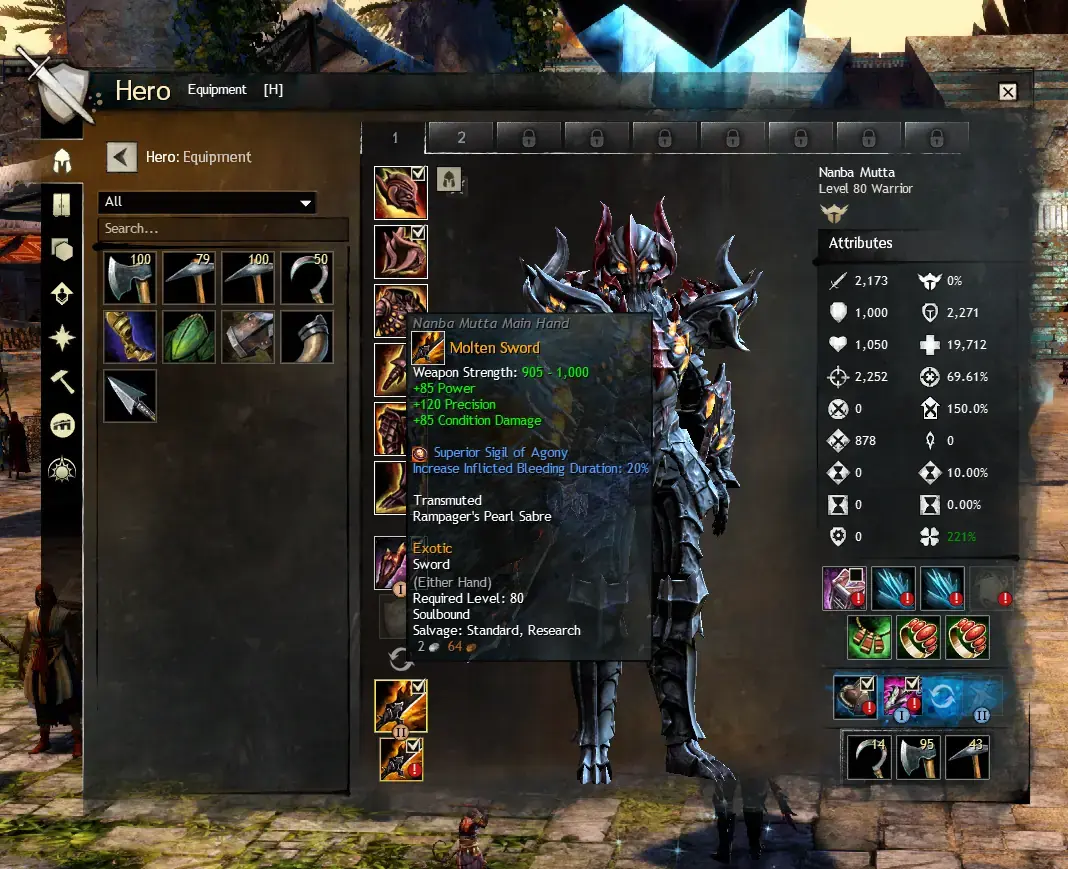Image resolution: width=1068 pixels, height=869 pixels.
Task: Go back from Hero Equipment view
Action: [122, 157]
